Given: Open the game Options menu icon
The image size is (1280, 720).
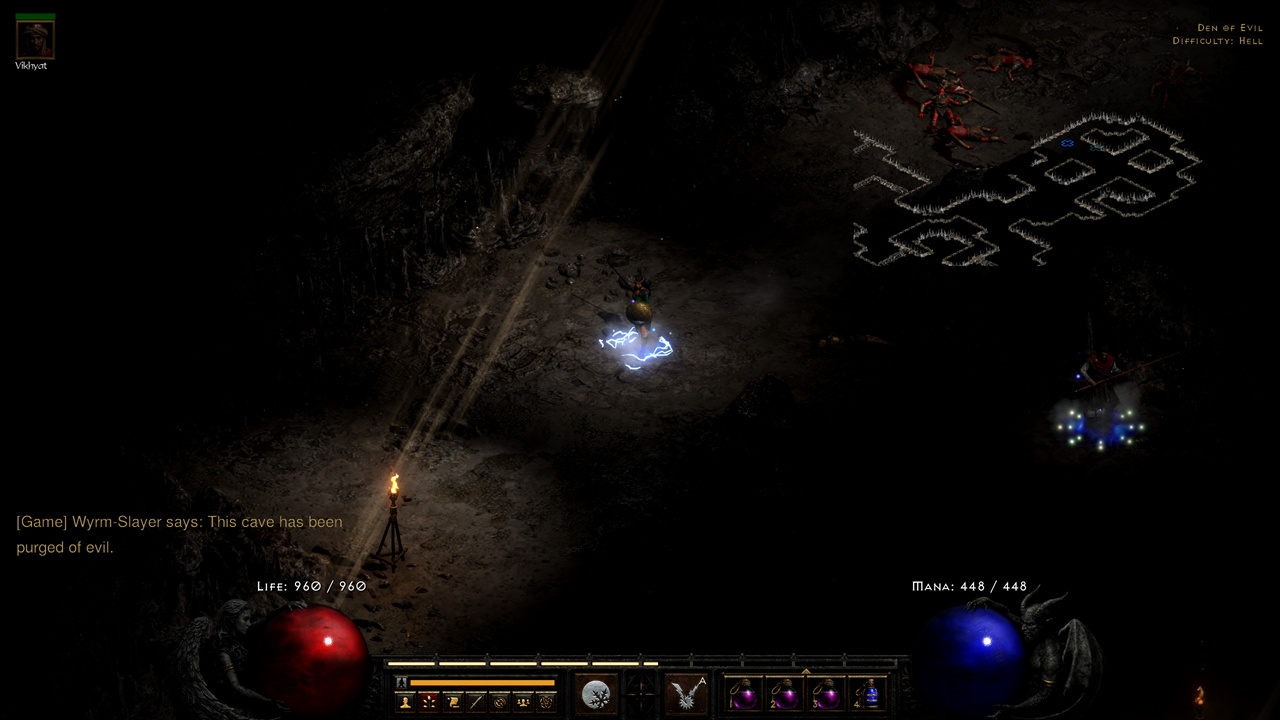Looking at the screenshot, I should (x=545, y=700).
